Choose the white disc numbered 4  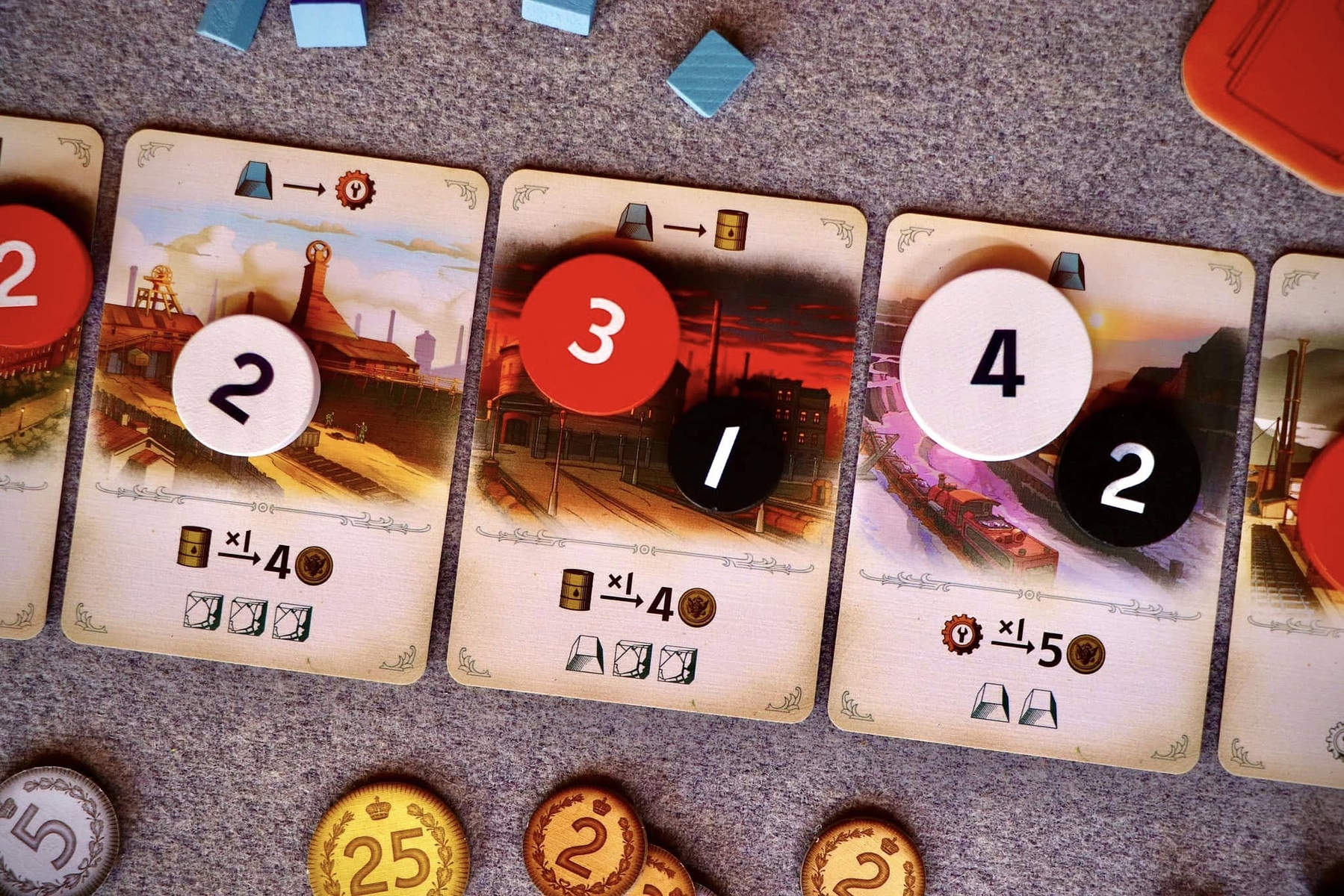click(x=995, y=364)
